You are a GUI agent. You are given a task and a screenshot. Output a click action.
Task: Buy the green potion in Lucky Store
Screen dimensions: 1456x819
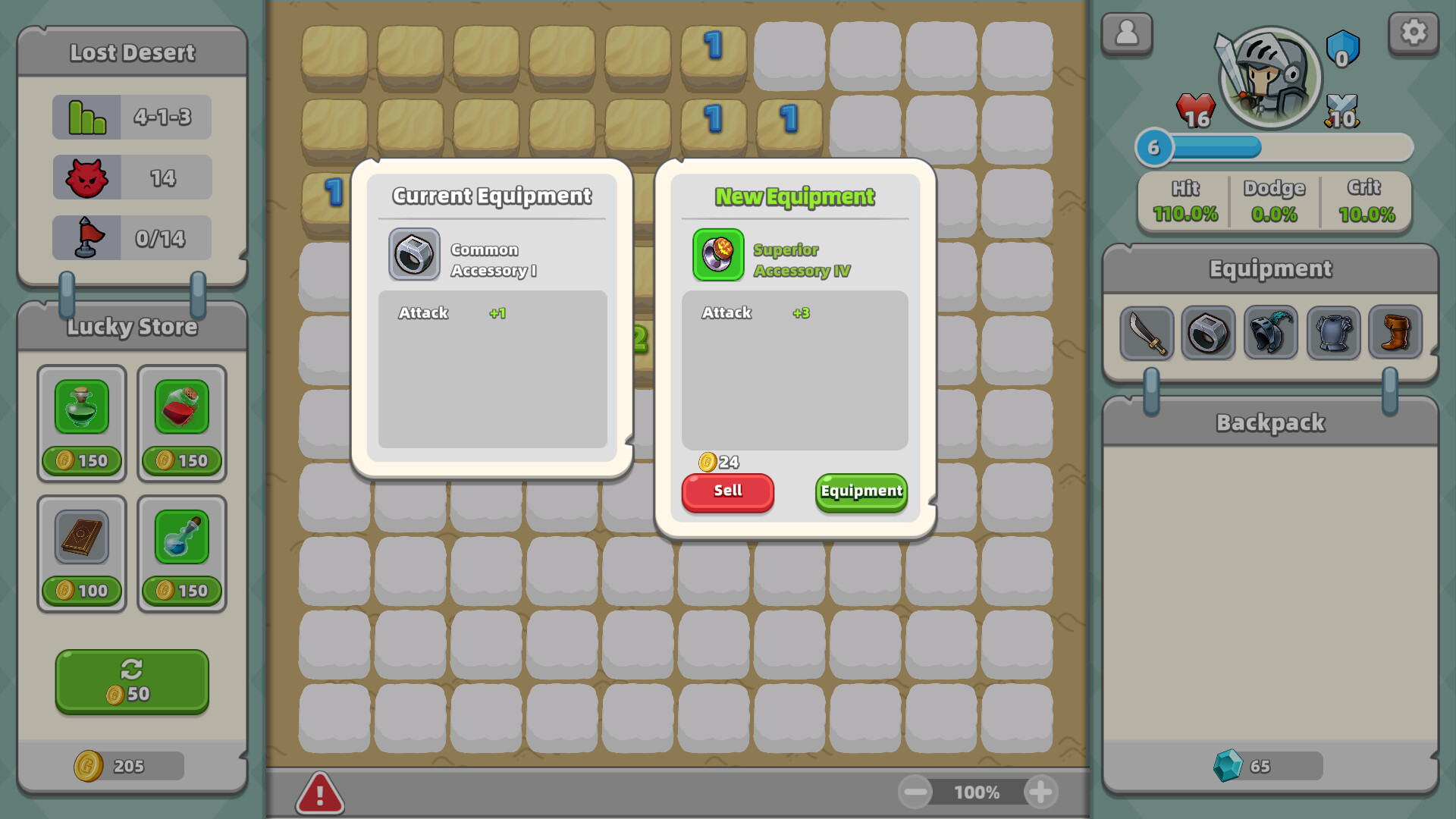tap(81, 407)
